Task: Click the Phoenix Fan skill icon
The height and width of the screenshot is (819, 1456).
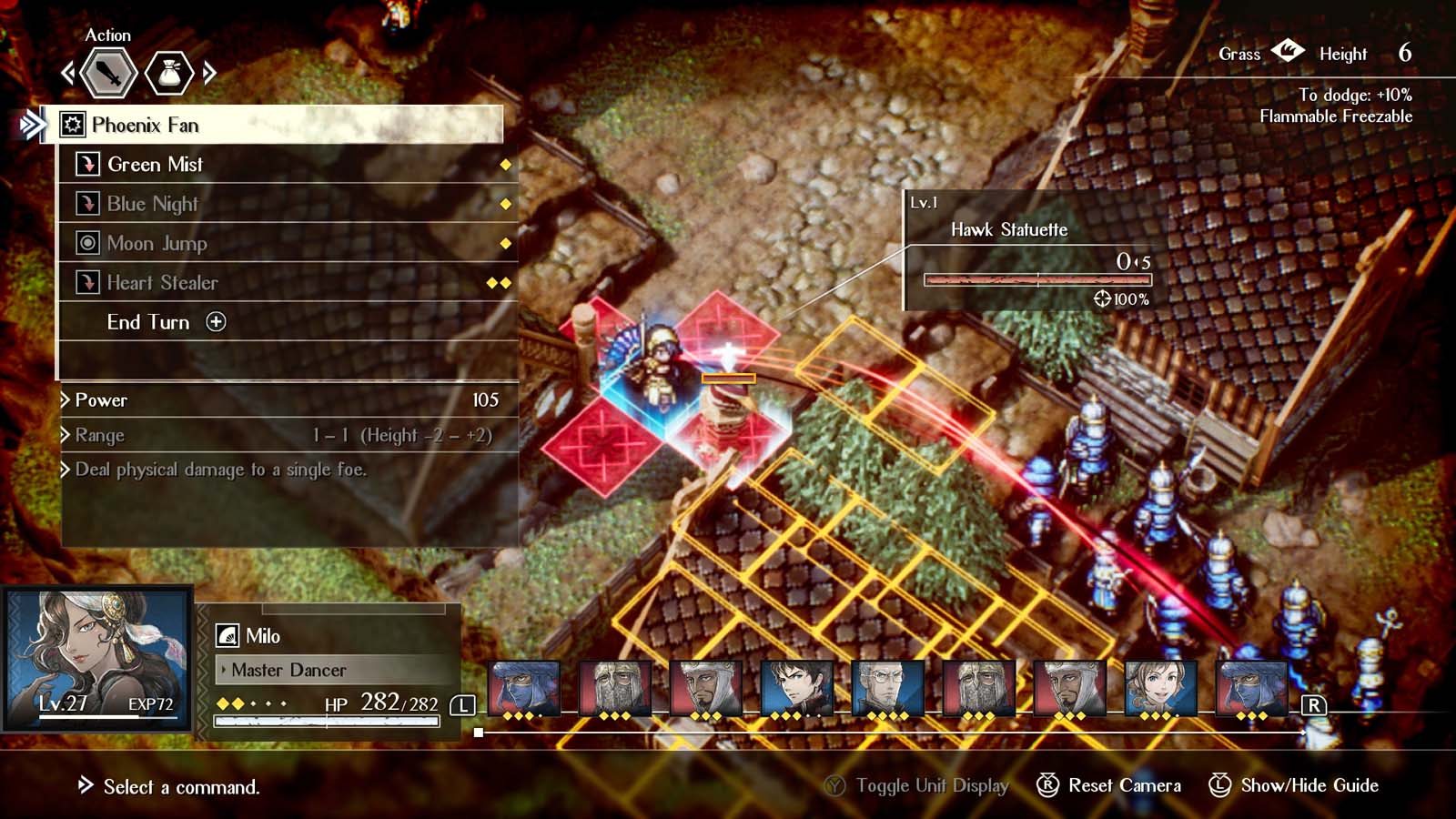Action: pyautogui.click(x=74, y=126)
